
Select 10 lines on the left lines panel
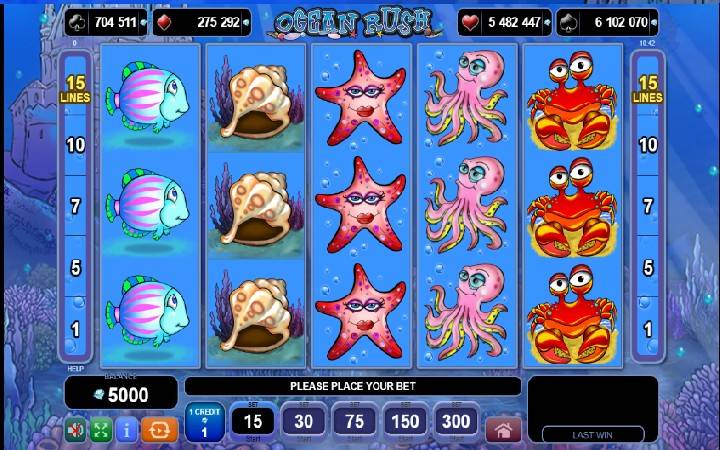click(74, 145)
